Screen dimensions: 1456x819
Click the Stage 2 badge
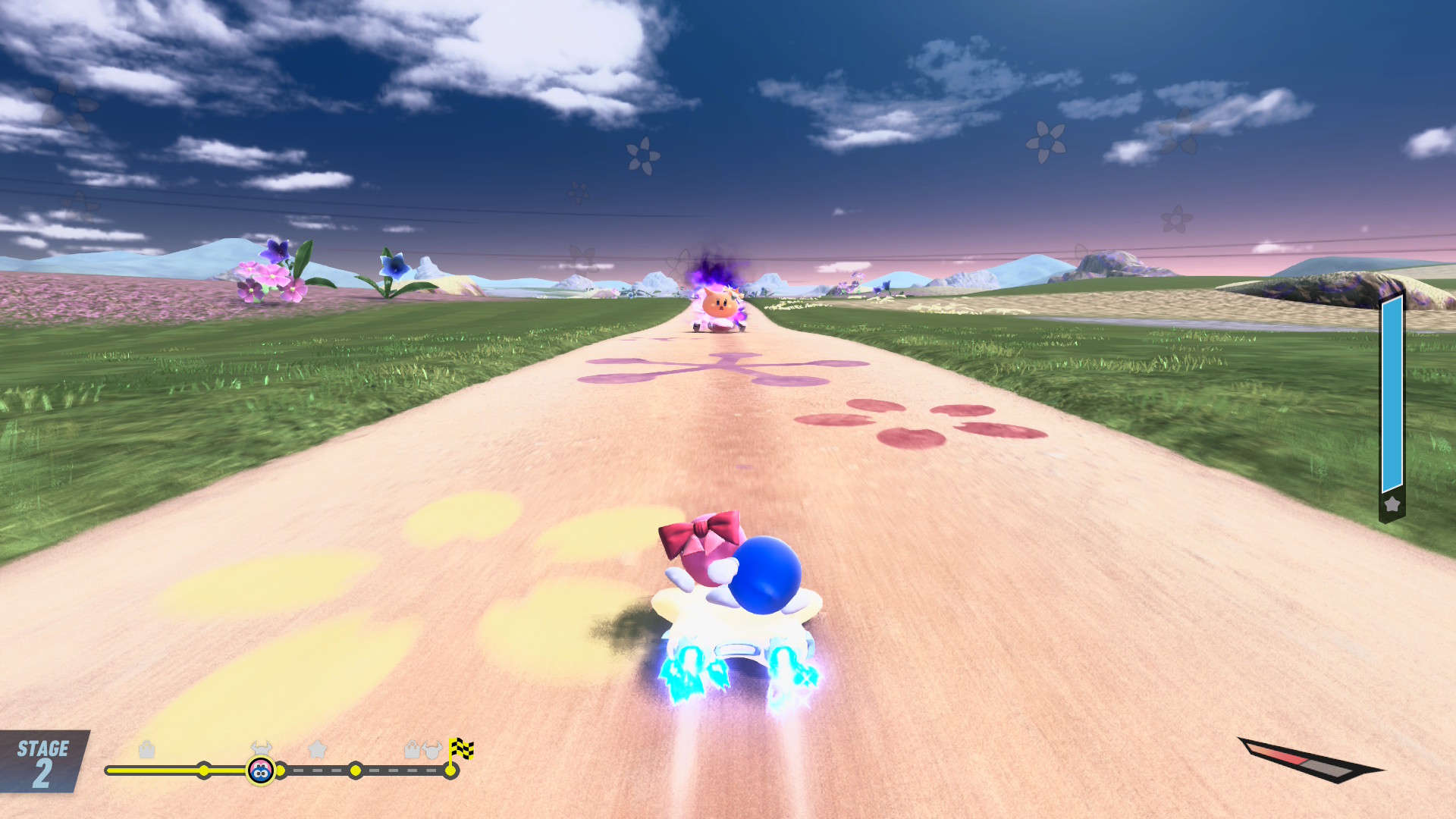43,761
